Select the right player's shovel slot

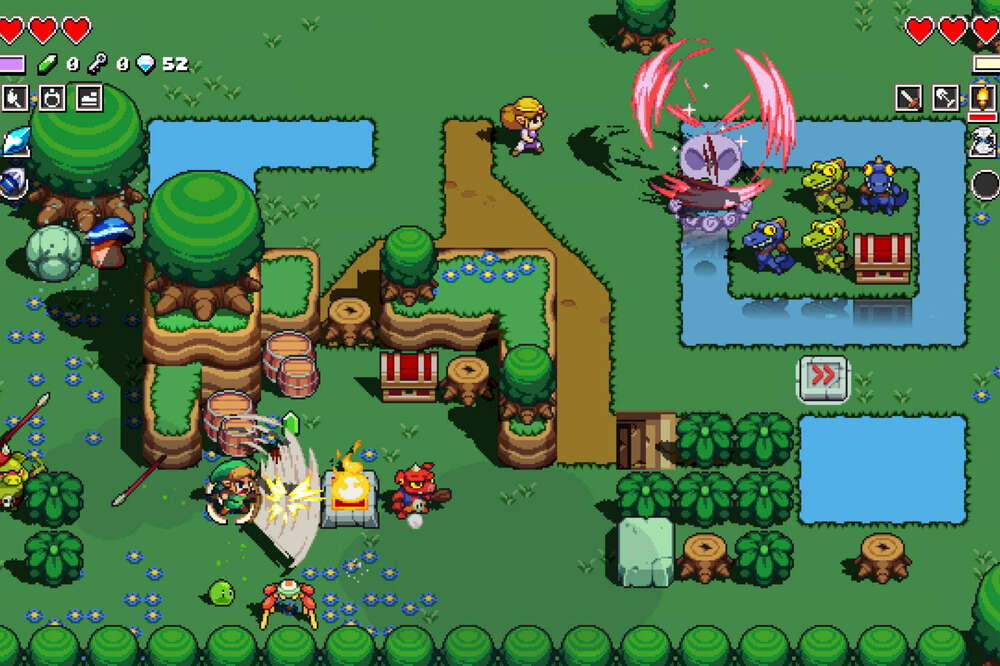(945, 98)
